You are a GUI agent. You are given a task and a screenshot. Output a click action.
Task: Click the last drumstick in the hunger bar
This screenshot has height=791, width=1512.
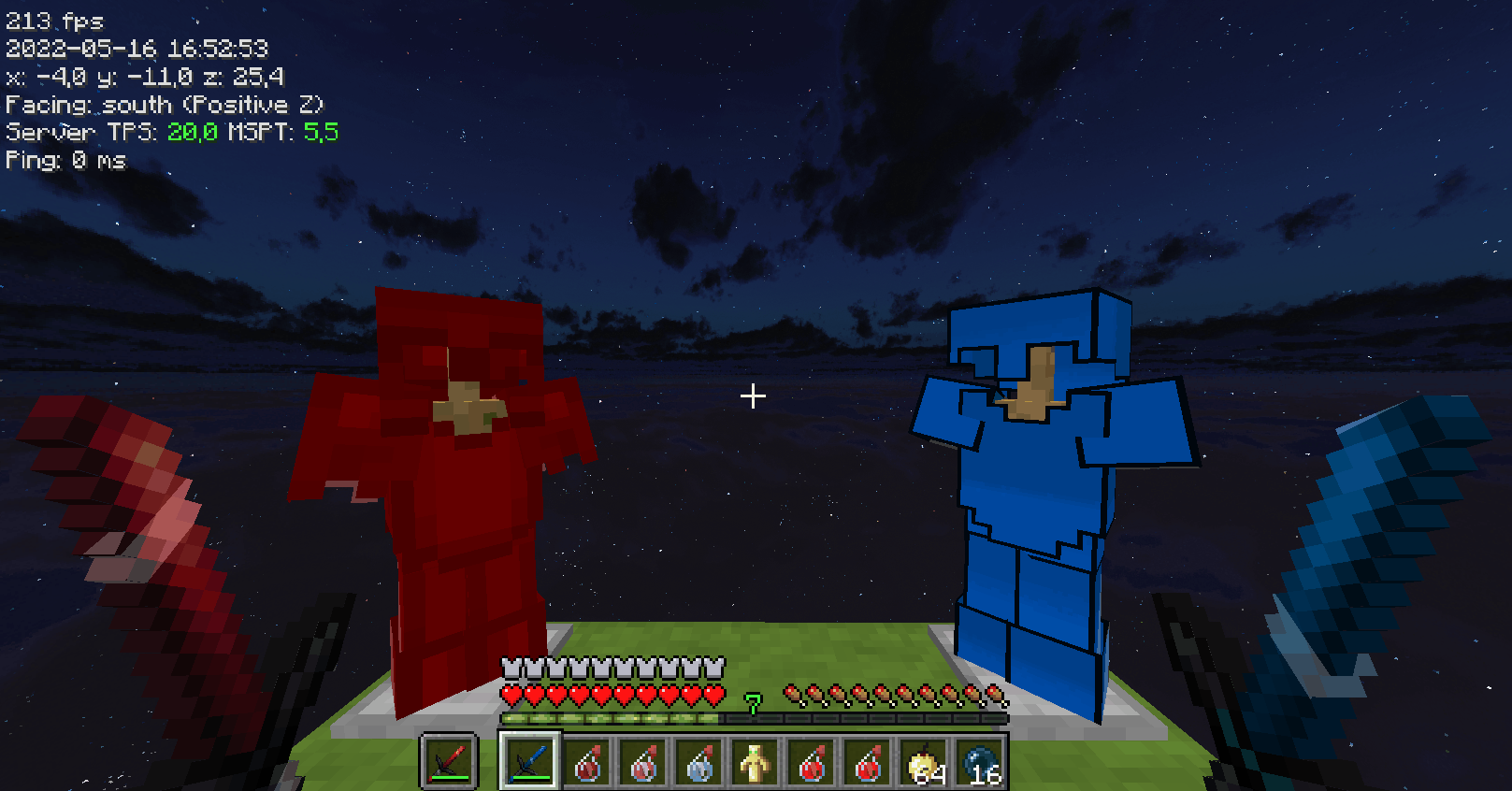[994, 696]
